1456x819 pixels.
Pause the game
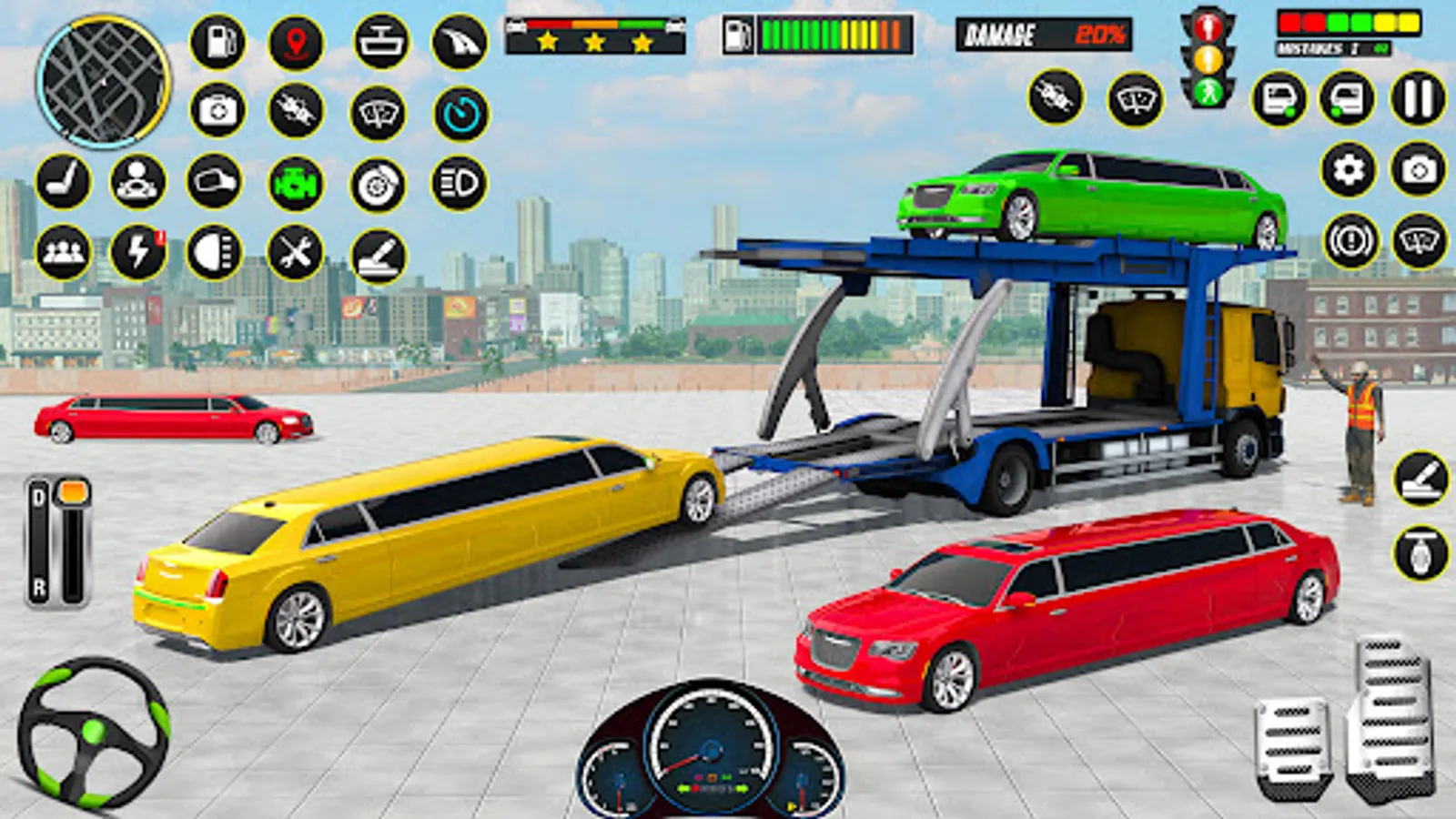pos(1418,98)
